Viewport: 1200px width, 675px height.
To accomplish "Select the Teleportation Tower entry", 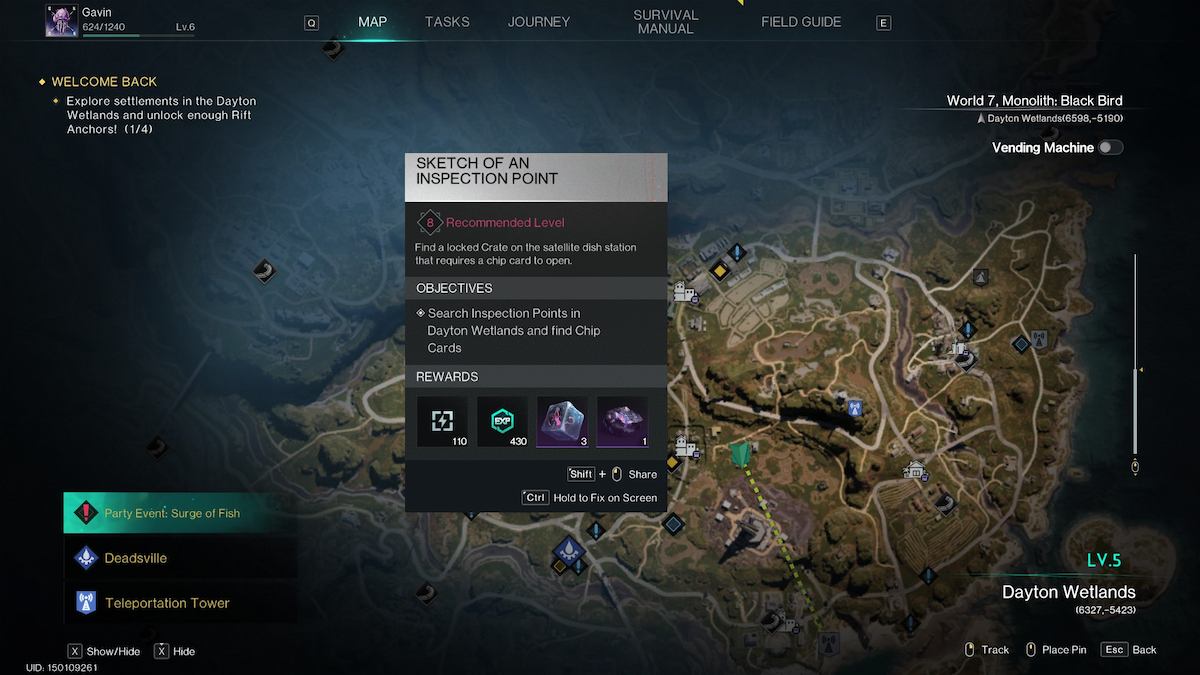I will [x=180, y=603].
